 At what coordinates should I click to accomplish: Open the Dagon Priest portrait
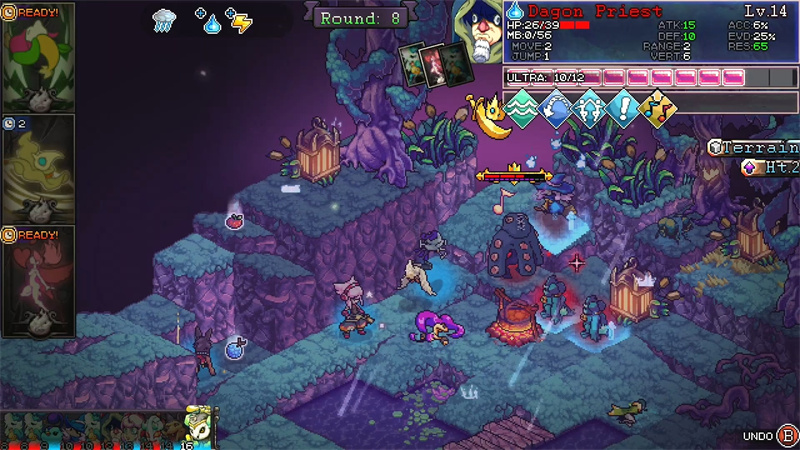coord(477,33)
